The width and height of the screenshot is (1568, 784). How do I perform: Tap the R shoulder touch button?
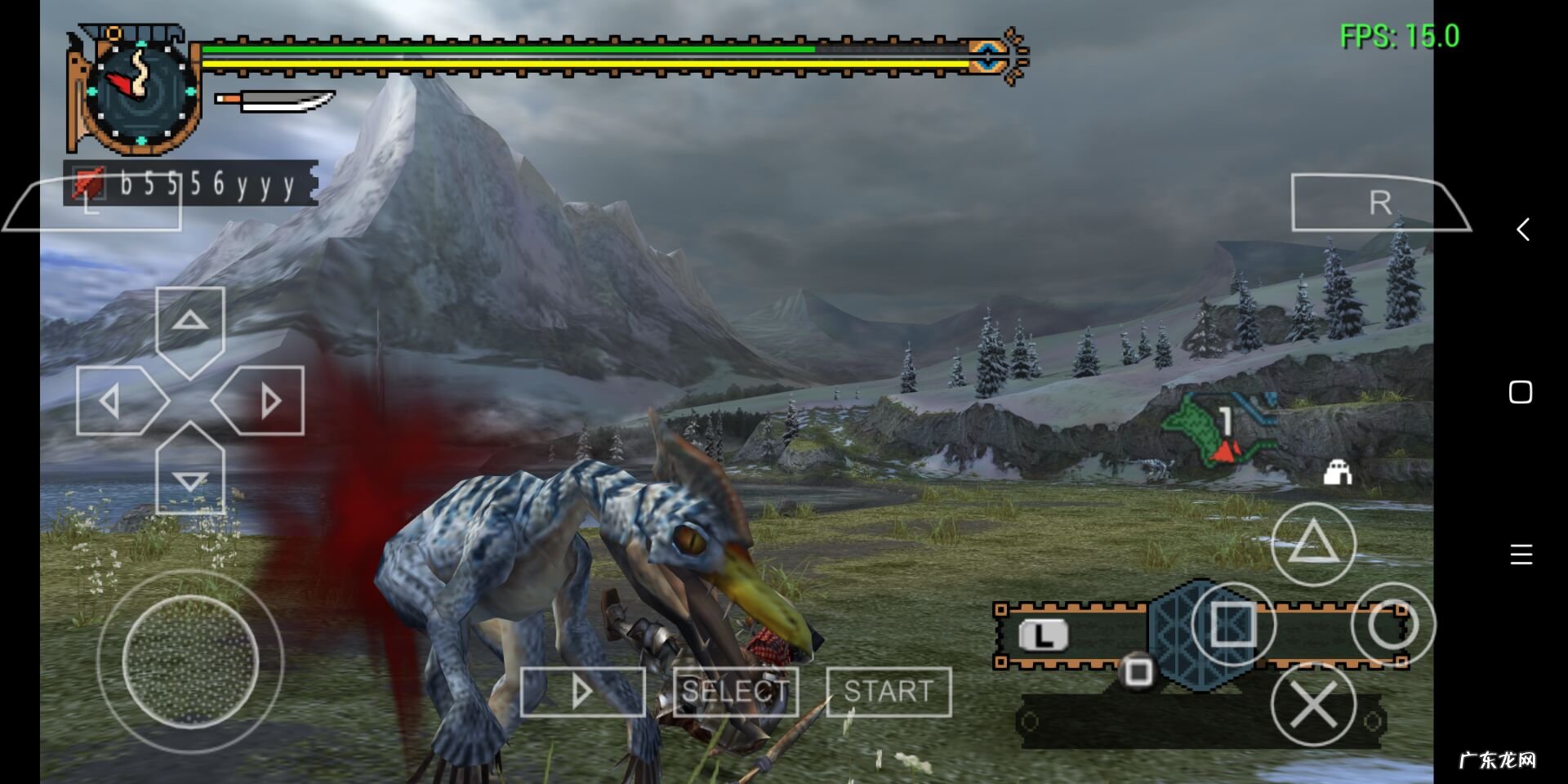coord(1379,203)
